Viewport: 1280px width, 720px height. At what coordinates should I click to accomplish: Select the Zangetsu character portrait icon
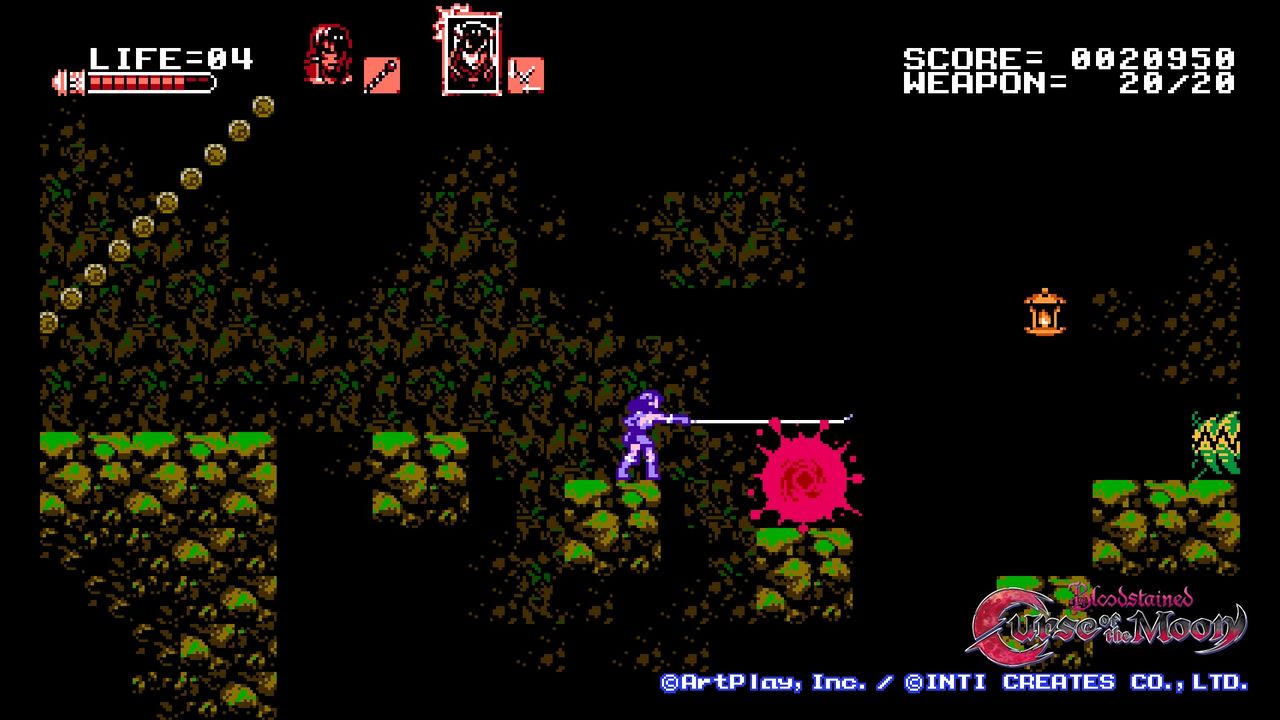click(329, 55)
